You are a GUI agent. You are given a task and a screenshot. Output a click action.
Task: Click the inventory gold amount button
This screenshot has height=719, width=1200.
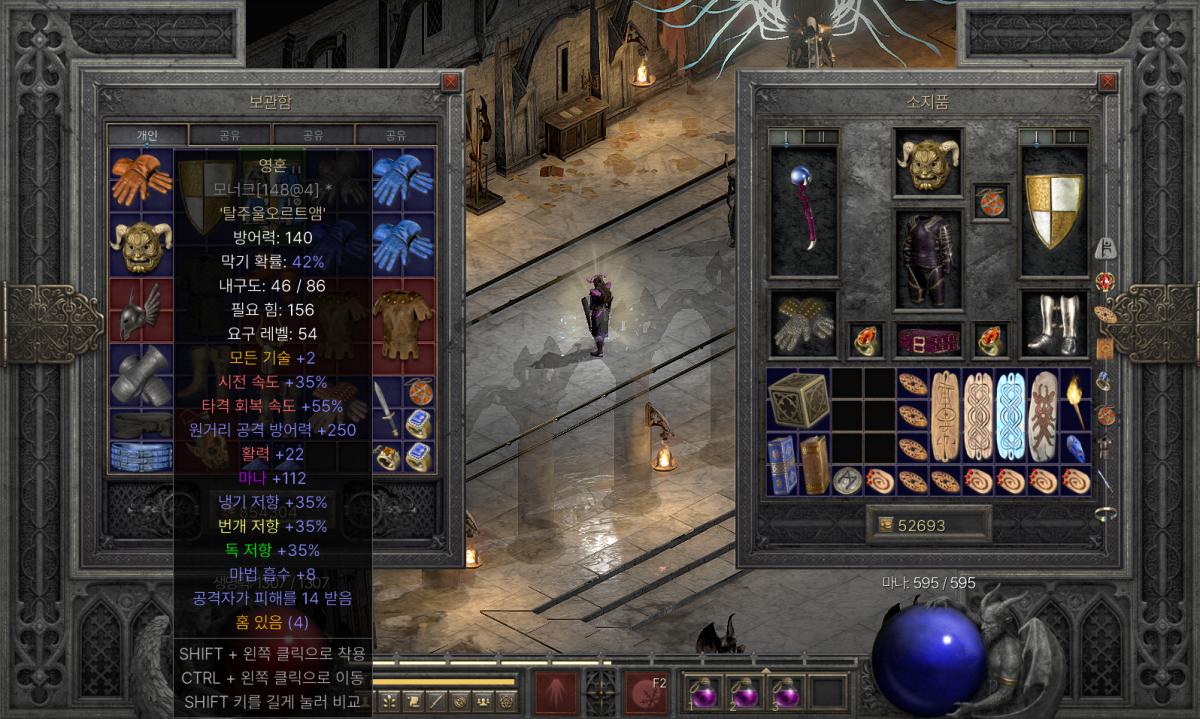929,525
